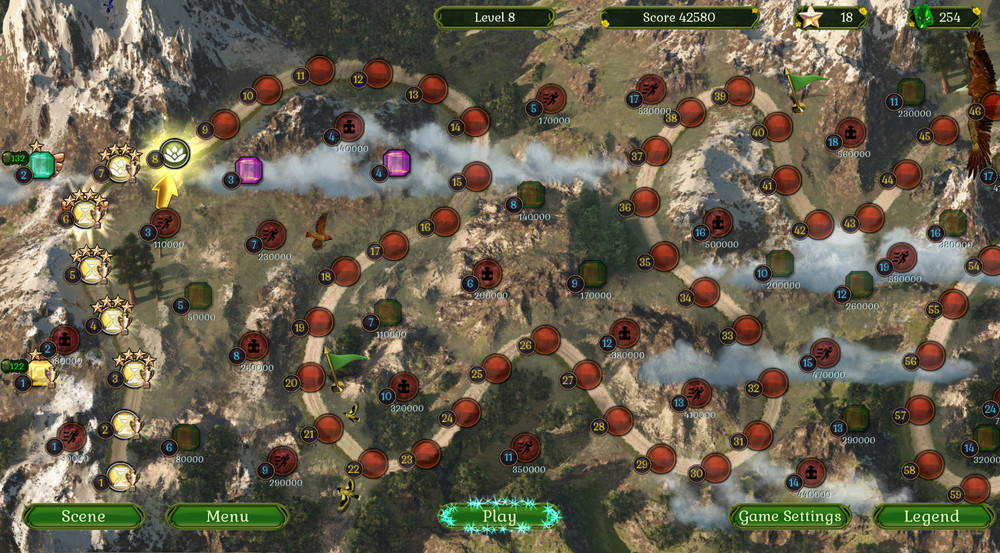The width and height of the screenshot is (1000, 553).
Task: Open the puzzle bonus requiring 140000 points
Action: 349,127
